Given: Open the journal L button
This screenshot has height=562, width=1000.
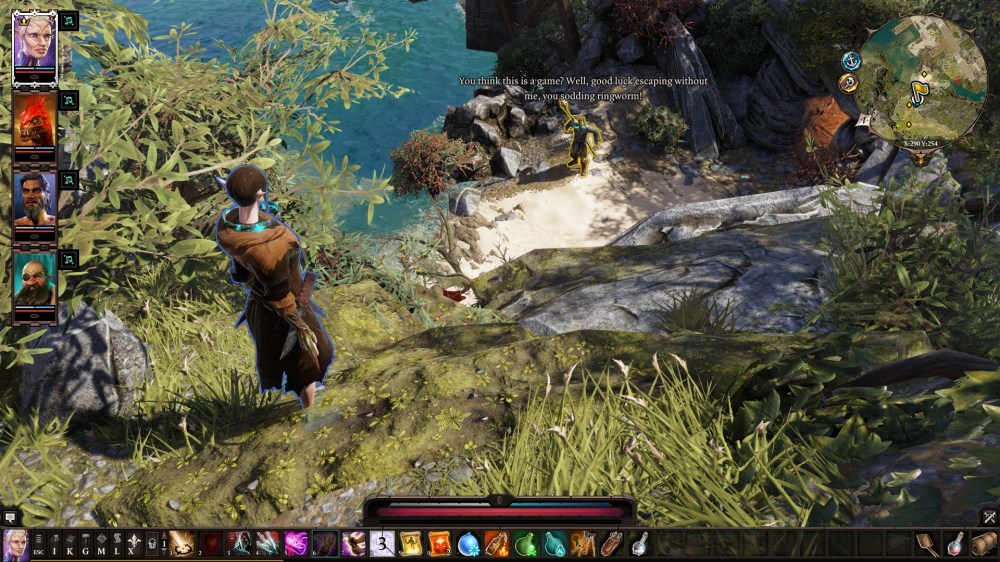Looking at the screenshot, I should [x=116, y=544].
